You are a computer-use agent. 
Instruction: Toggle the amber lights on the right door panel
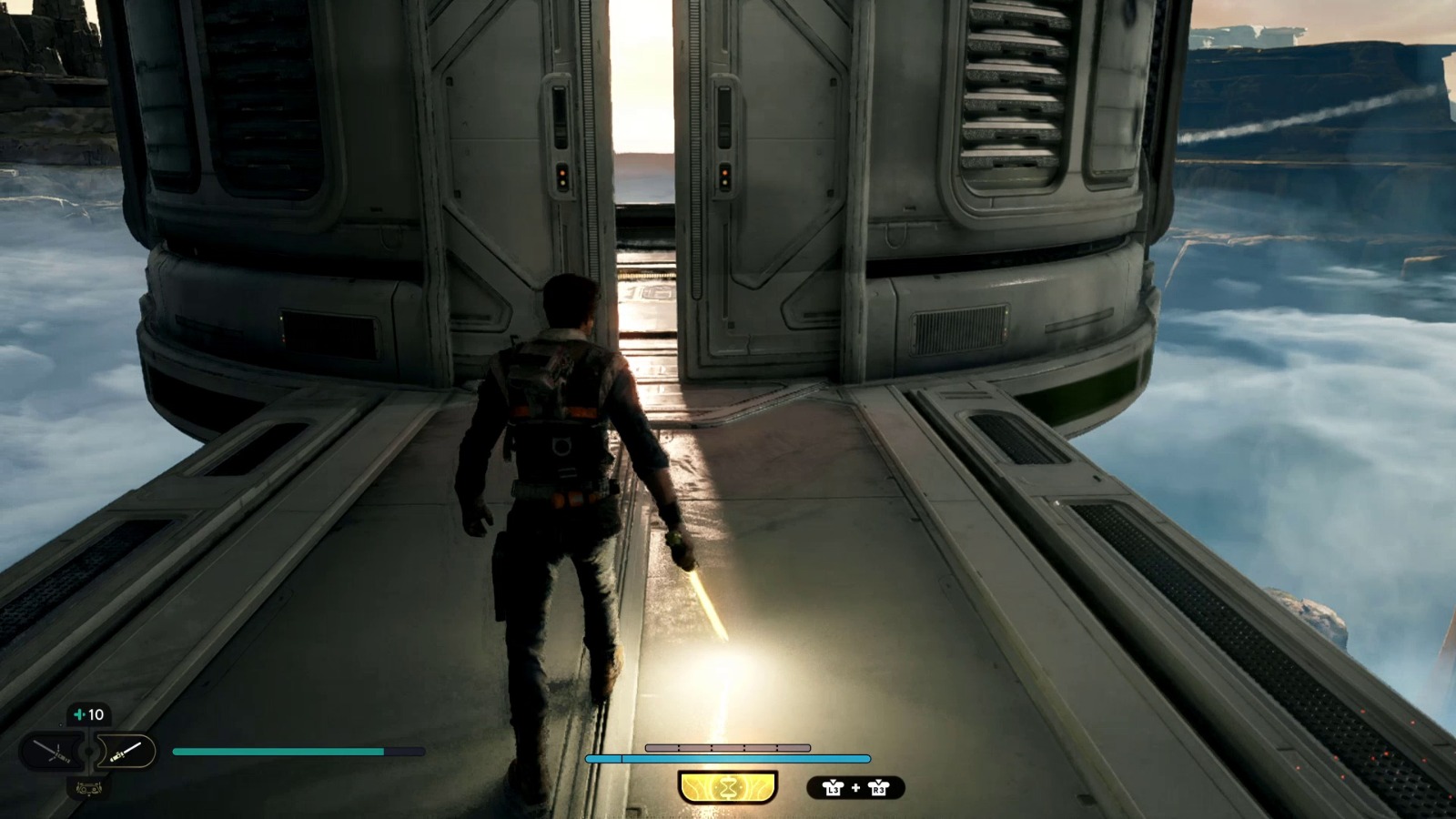pos(724,177)
